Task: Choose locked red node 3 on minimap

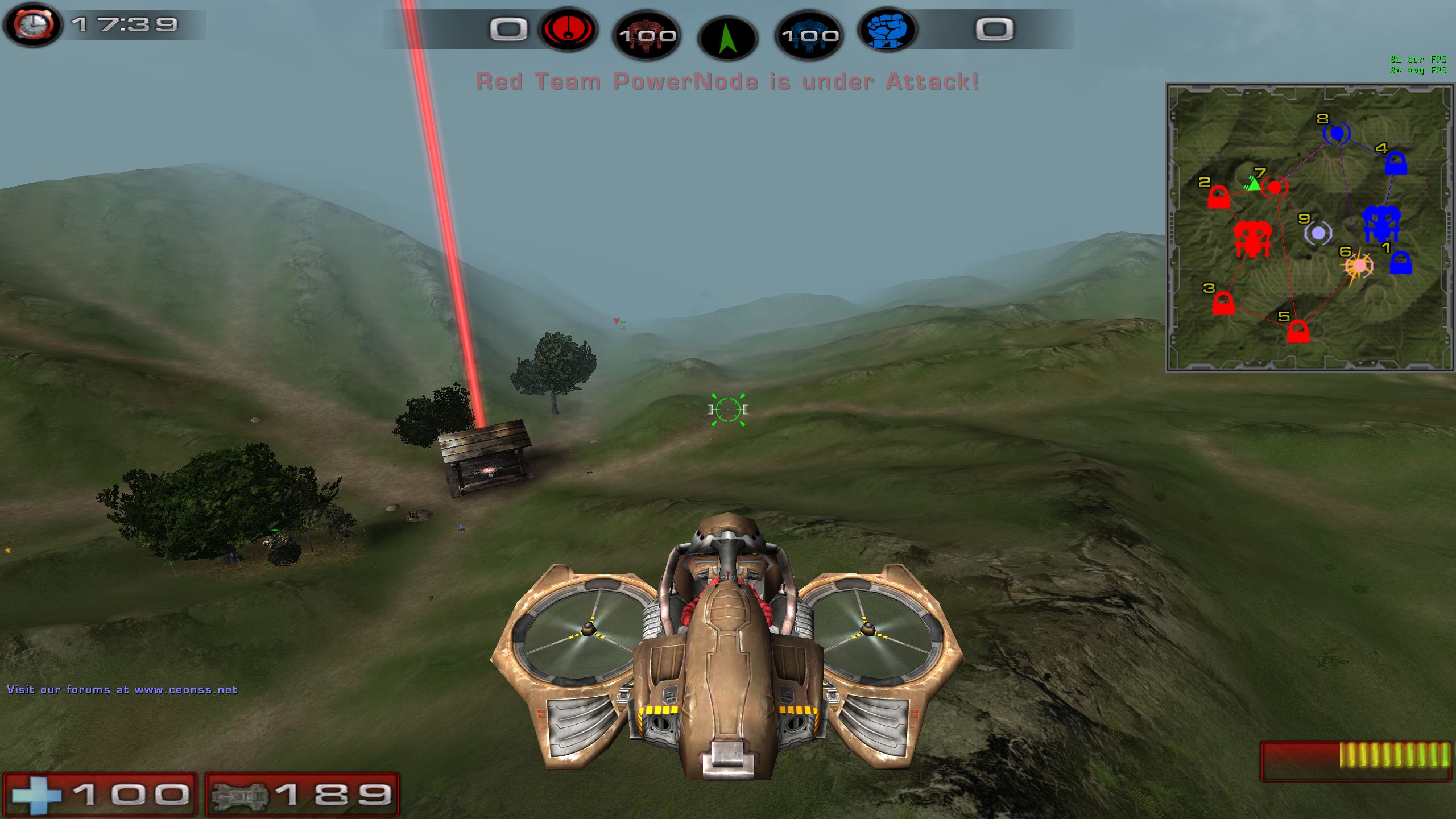Action: [x=1223, y=303]
